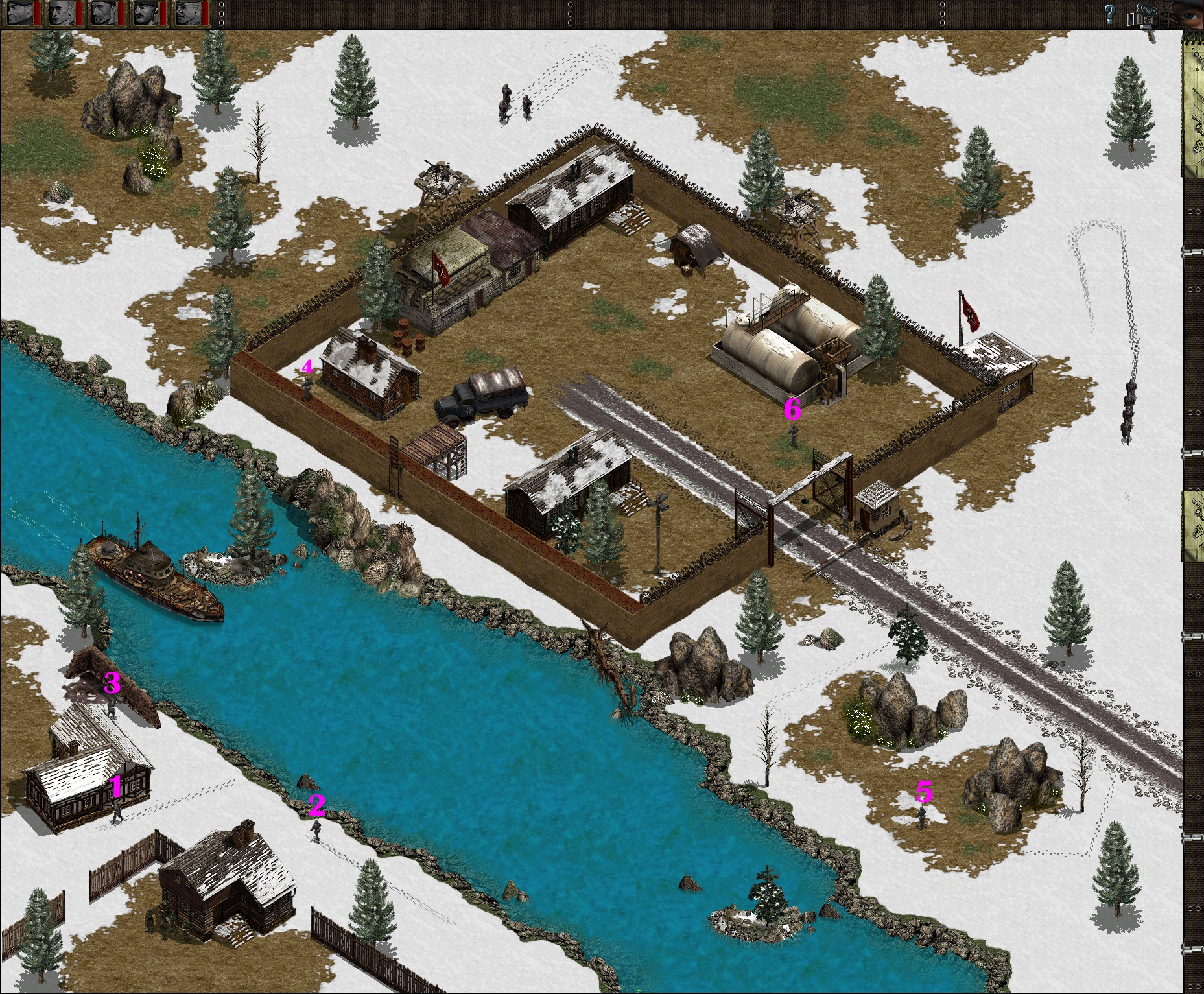Viewport: 1204px width, 994px height.
Task: Select the bald commando portrait
Action: click(x=61, y=13)
